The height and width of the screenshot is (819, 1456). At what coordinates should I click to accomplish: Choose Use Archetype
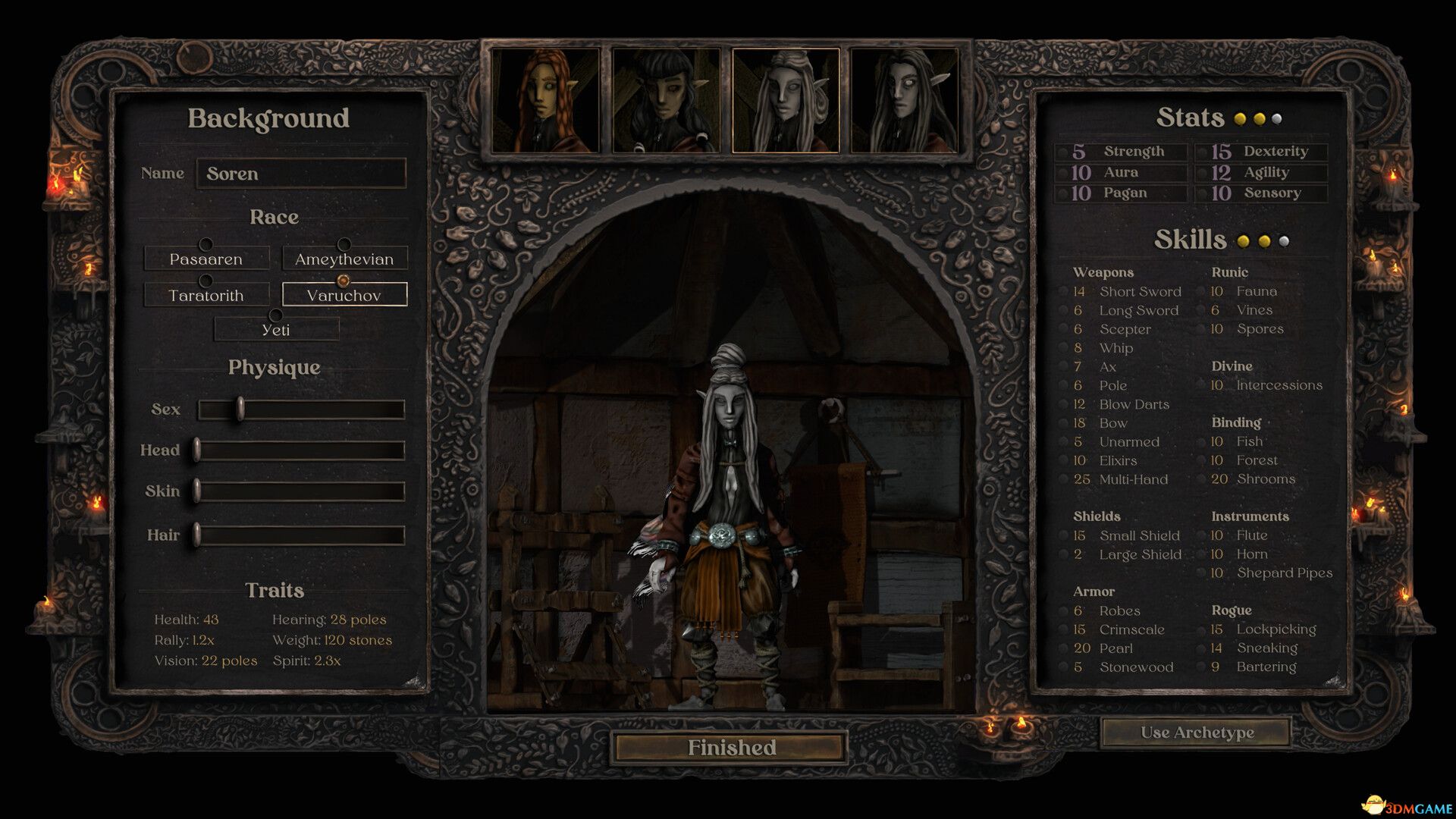[x=1196, y=733]
